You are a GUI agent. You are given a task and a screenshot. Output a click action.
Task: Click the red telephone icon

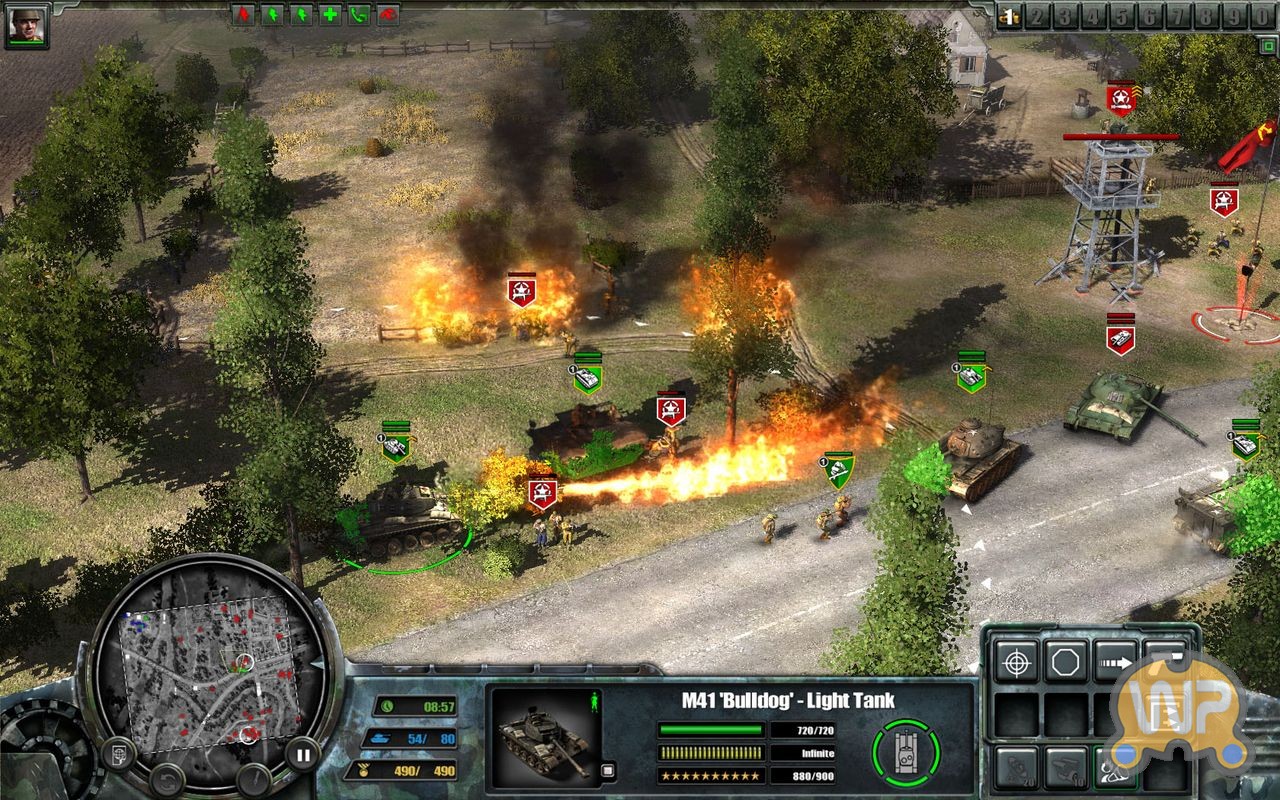(x=387, y=14)
